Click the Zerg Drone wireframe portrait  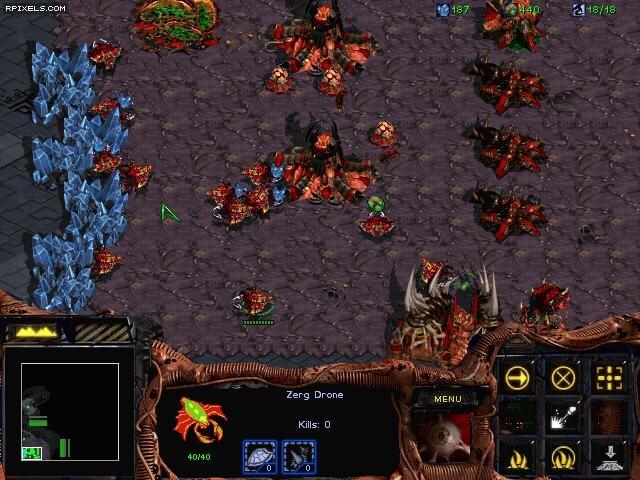click(x=199, y=421)
